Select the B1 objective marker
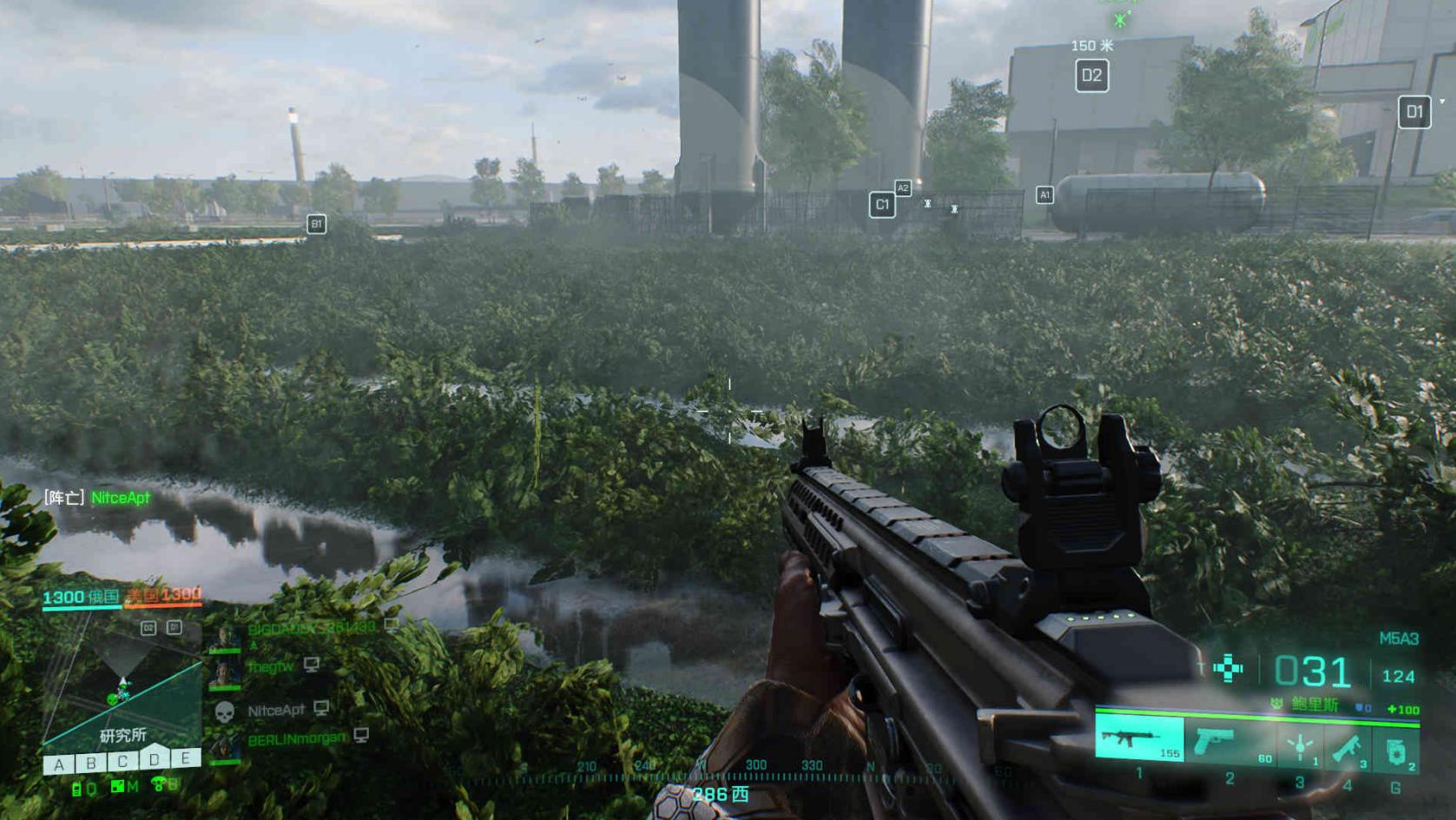Image resolution: width=1456 pixels, height=820 pixels. coord(316,224)
